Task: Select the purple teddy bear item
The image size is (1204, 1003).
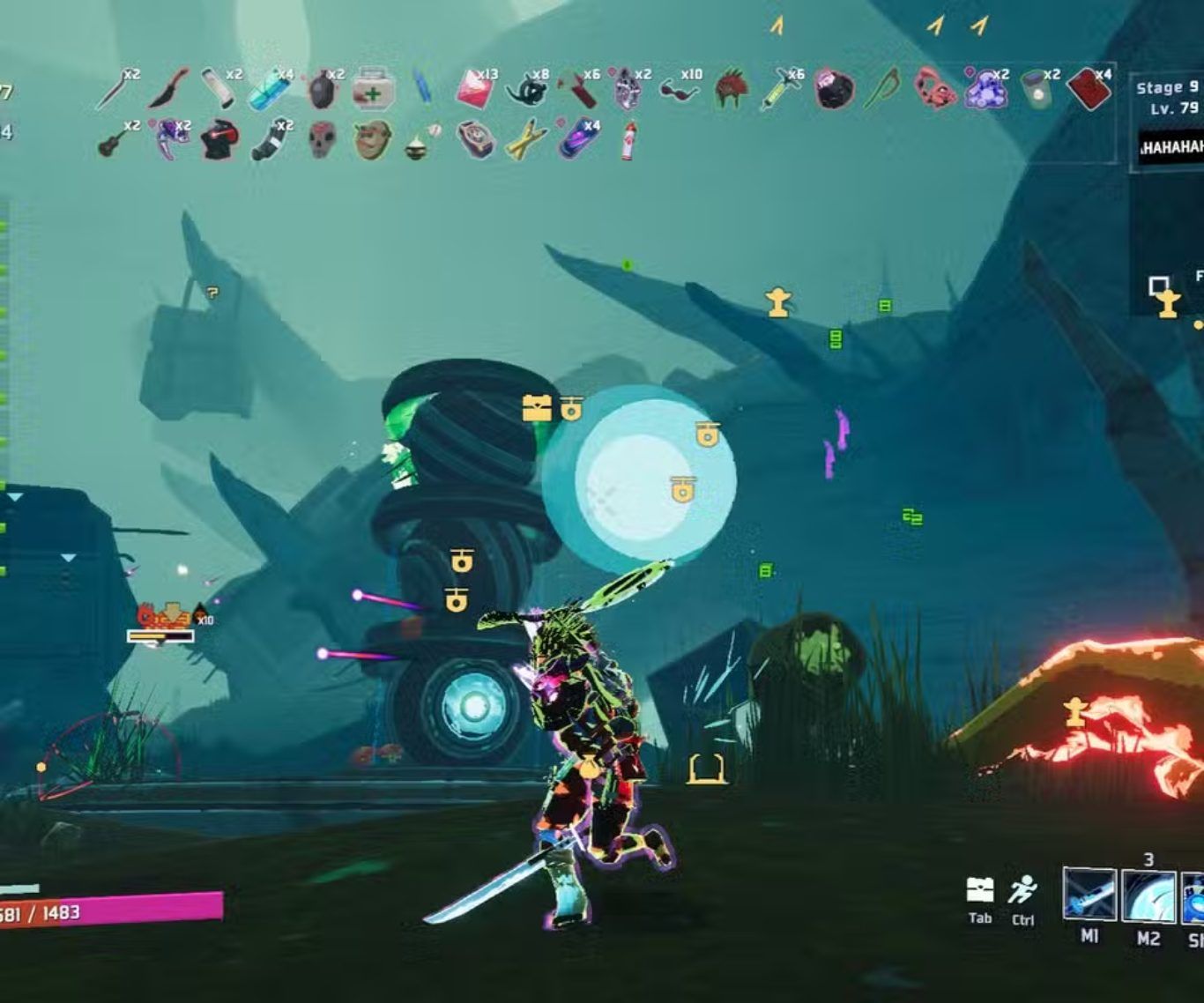Action: tap(985, 89)
